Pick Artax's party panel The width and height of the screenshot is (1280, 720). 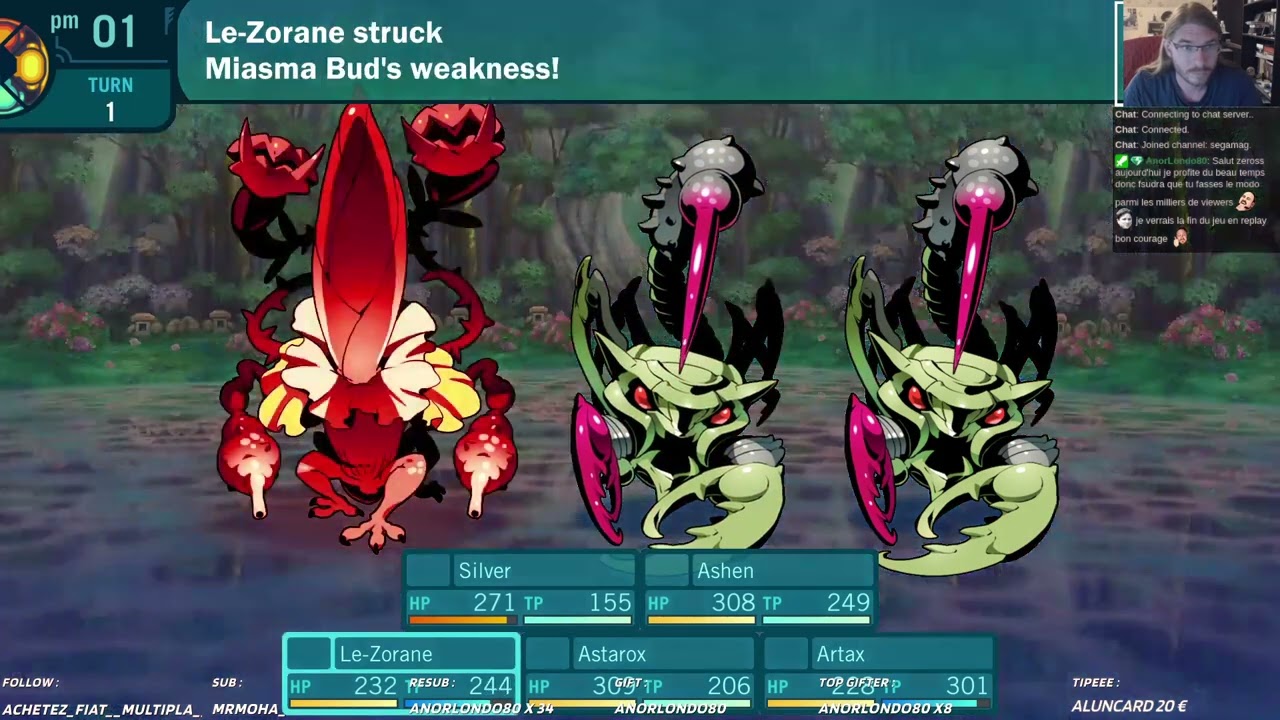(x=879, y=672)
